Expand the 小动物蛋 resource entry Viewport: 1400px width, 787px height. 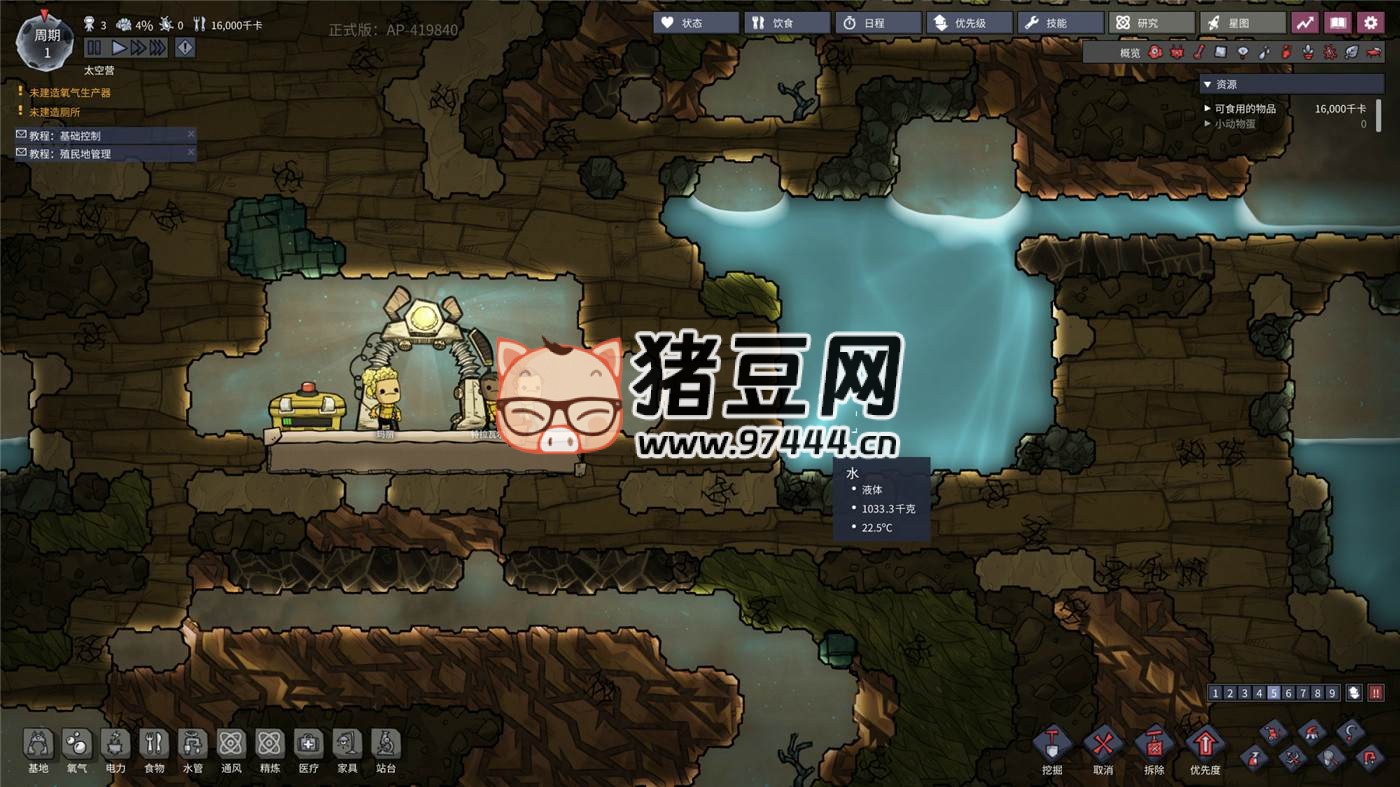(x=1206, y=122)
